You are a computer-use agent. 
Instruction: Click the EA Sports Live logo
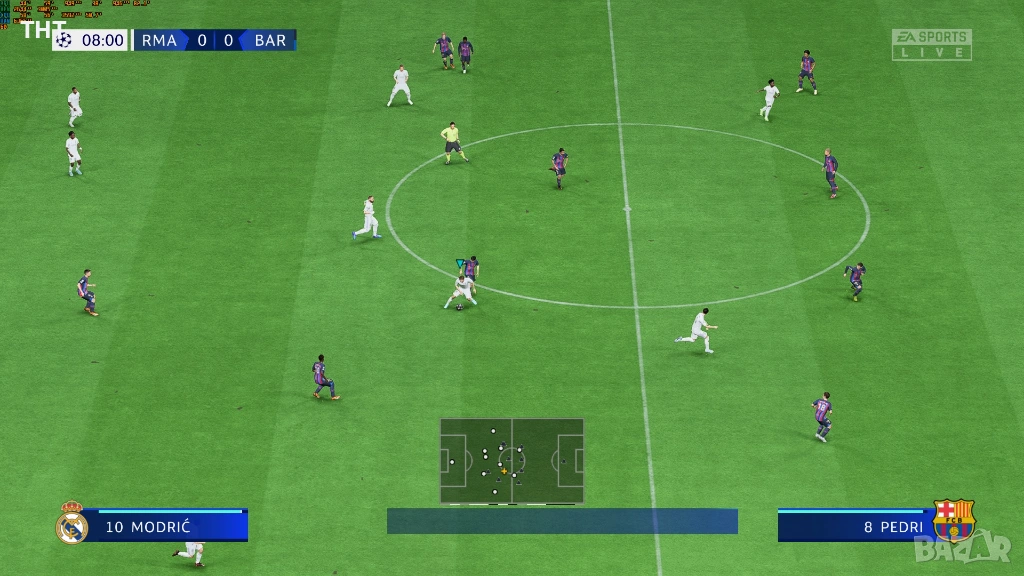point(931,44)
